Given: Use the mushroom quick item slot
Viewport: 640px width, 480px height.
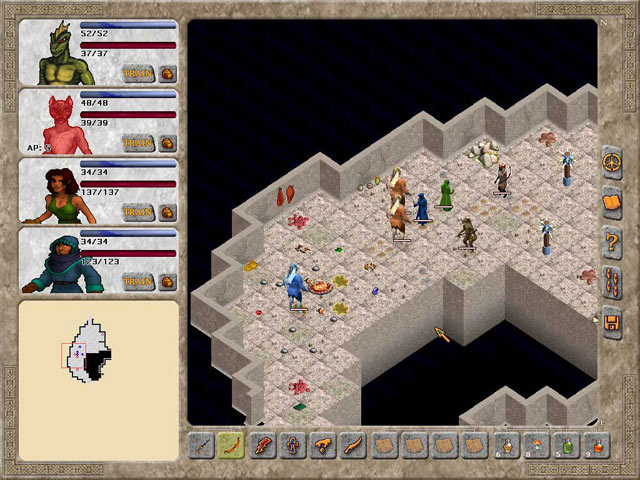Looking at the screenshot, I should pyautogui.click(x=537, y=444).
